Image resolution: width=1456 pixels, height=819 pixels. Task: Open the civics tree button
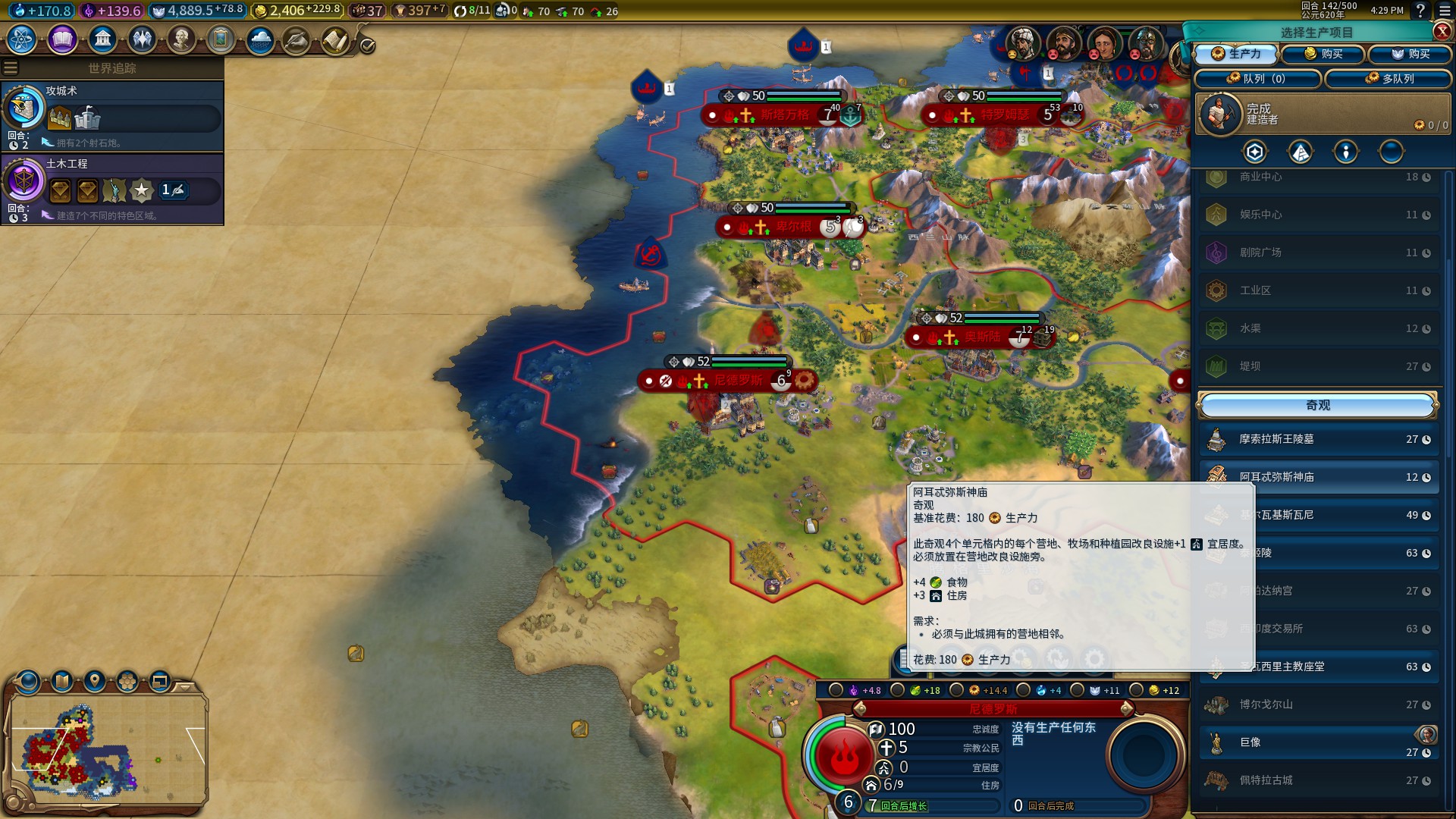pos(62,39)
